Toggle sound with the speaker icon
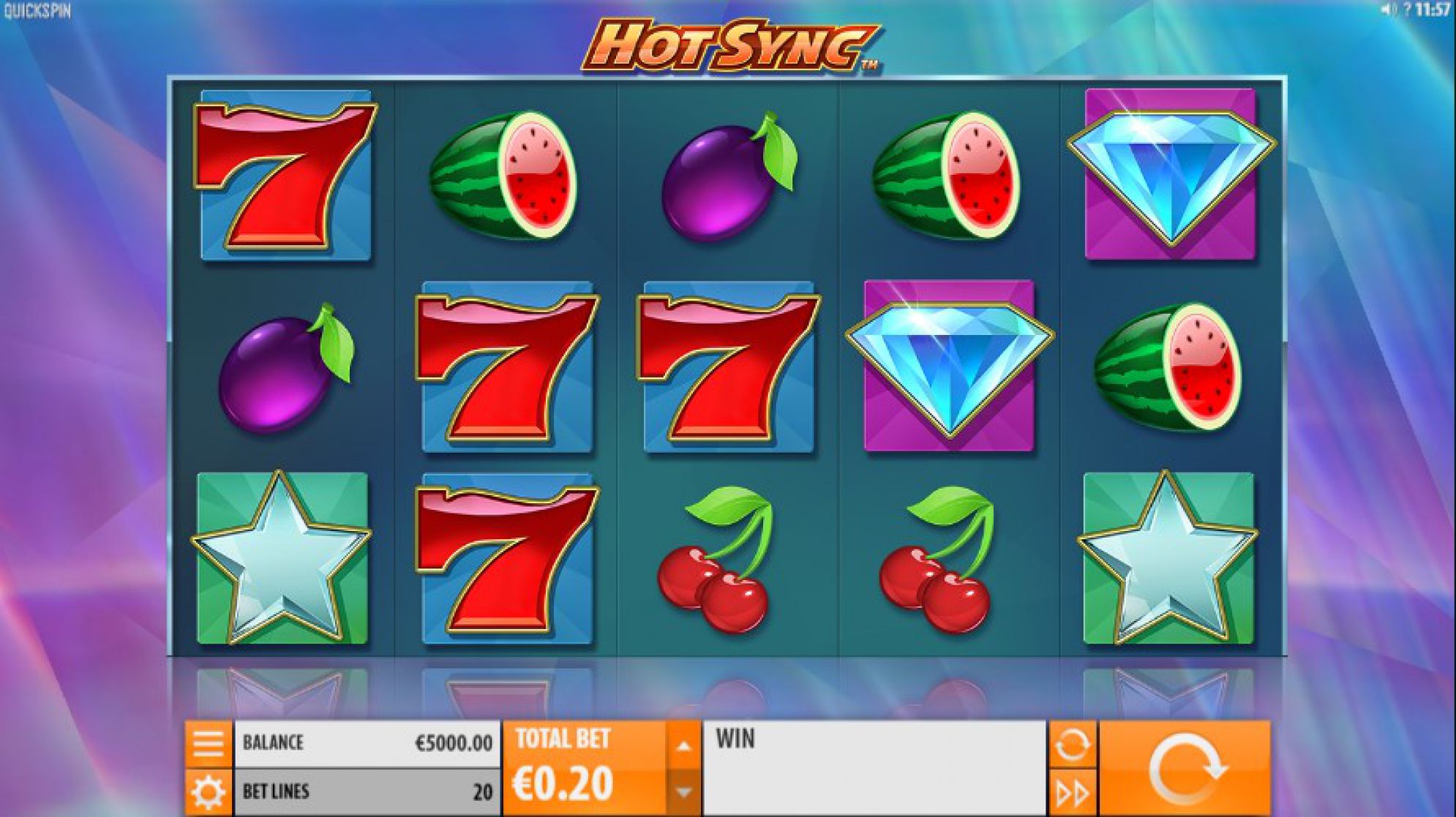This screenshot has width=1456, height=817. pyautogui.click(x=1387, y=10)
